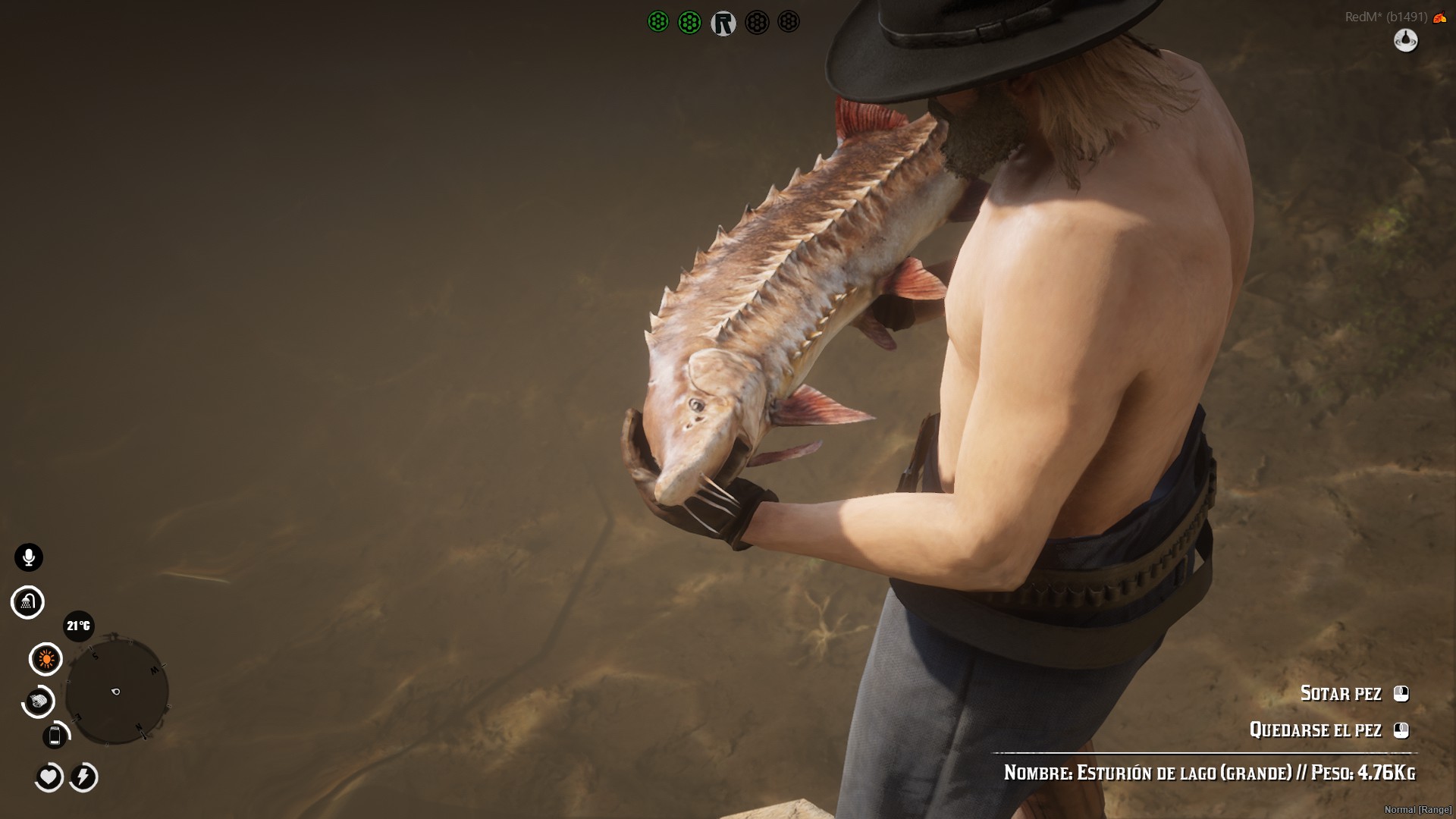Click the white R emblem icon

tap(723, 24)
